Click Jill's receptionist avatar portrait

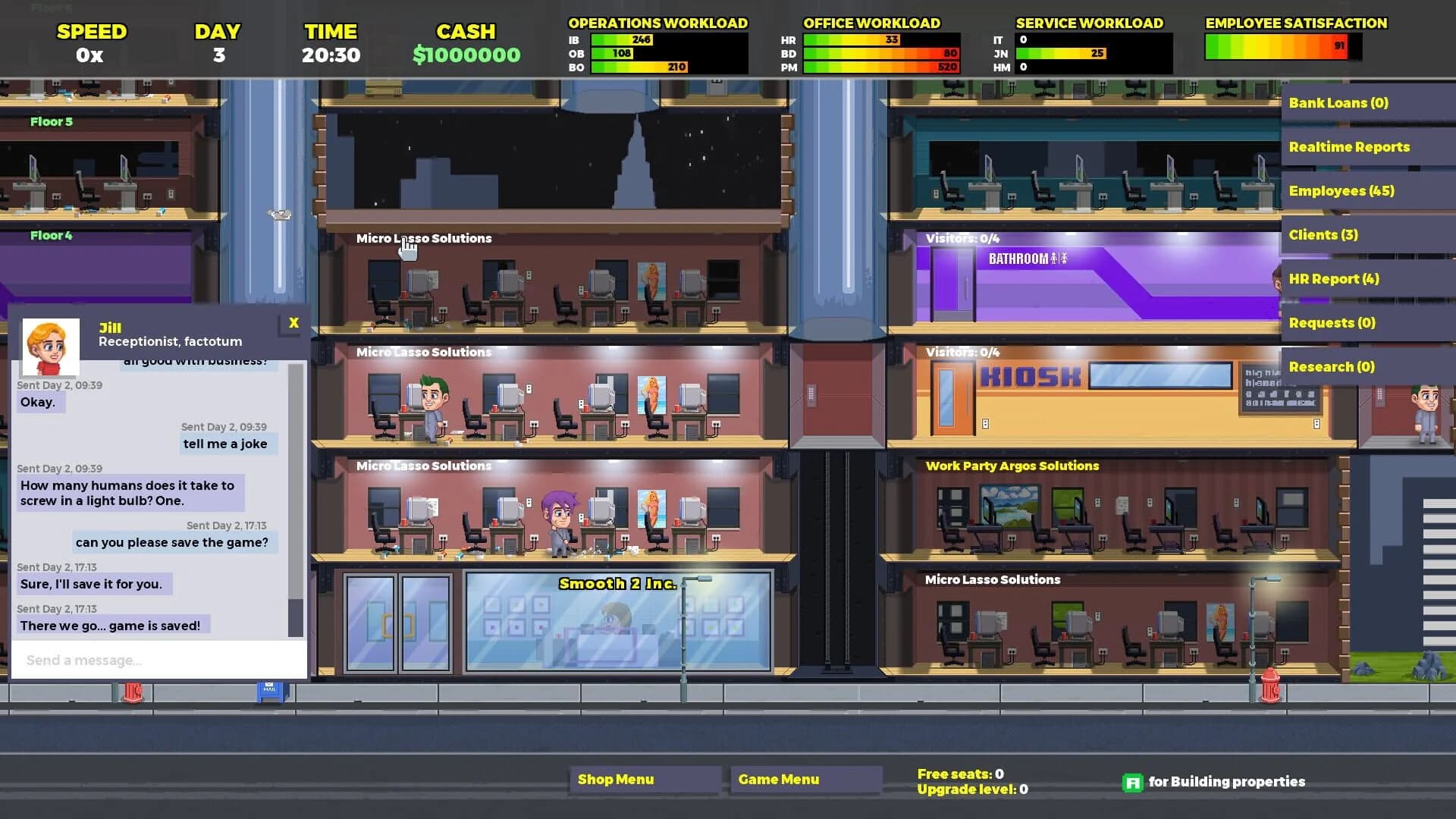coord(52,347)
